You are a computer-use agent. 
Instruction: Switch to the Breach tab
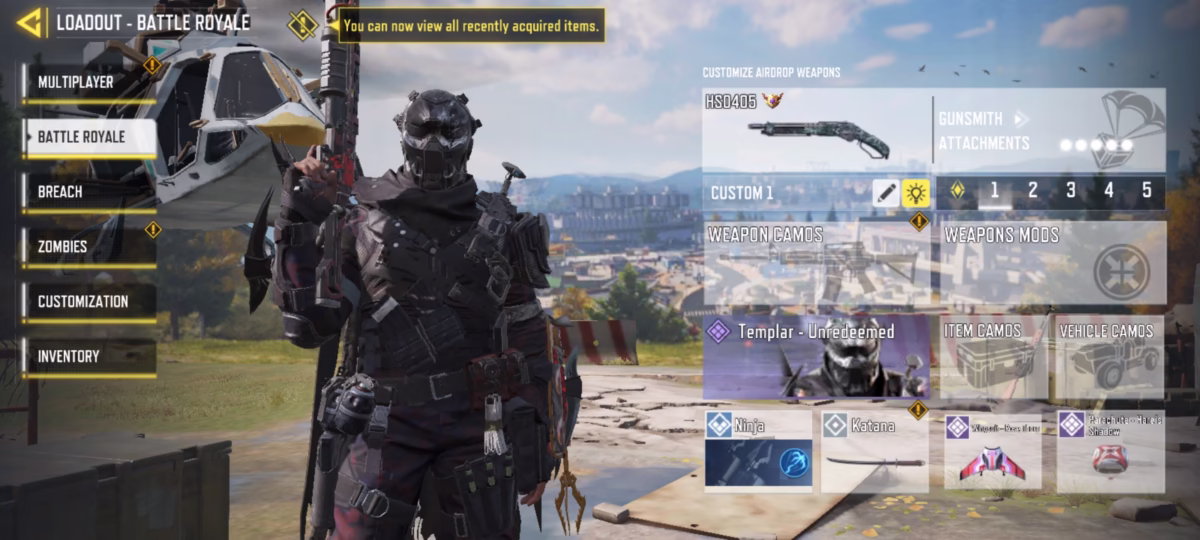[x=88, y=192]
